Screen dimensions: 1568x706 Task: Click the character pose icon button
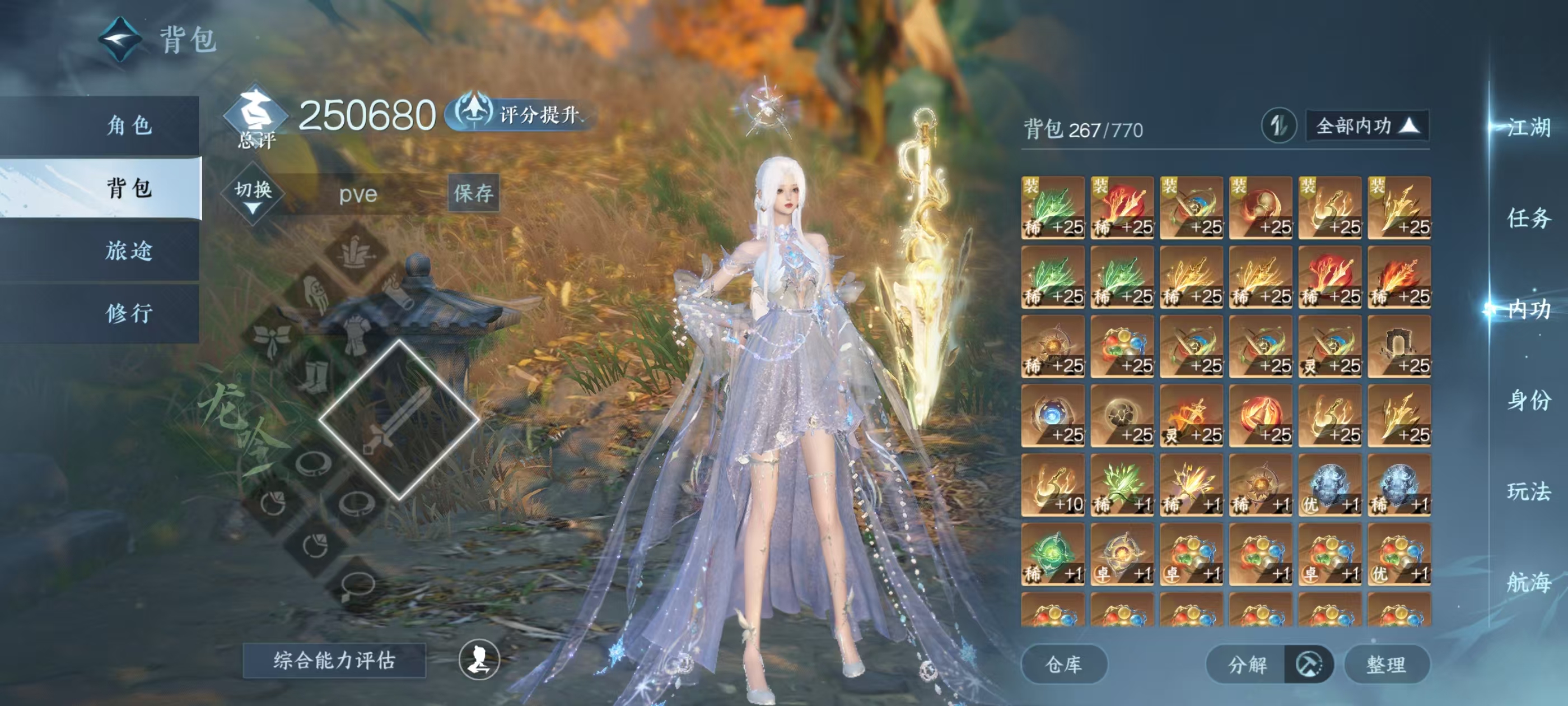point(479,659)
